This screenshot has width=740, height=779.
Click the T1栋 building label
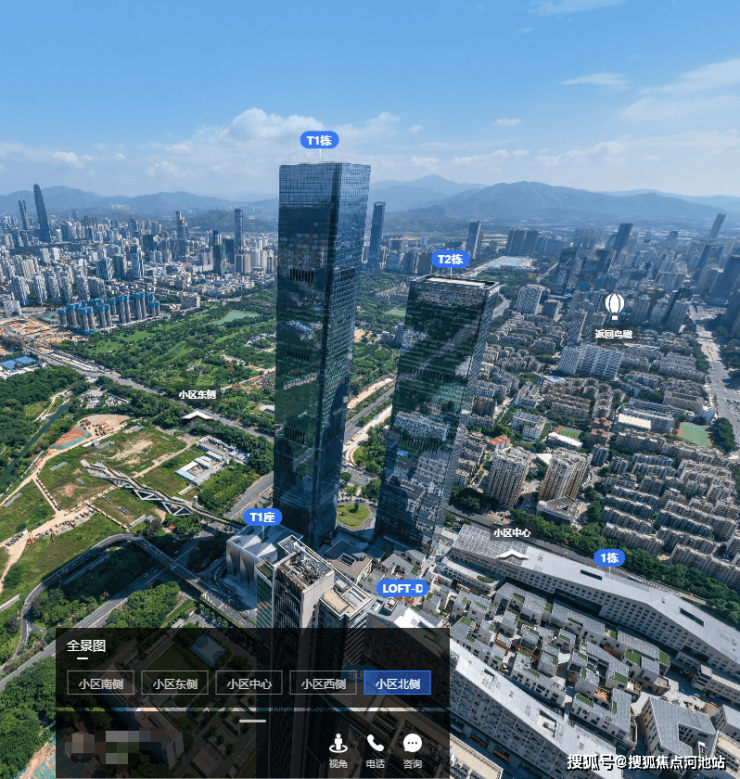tap(319, 140)
